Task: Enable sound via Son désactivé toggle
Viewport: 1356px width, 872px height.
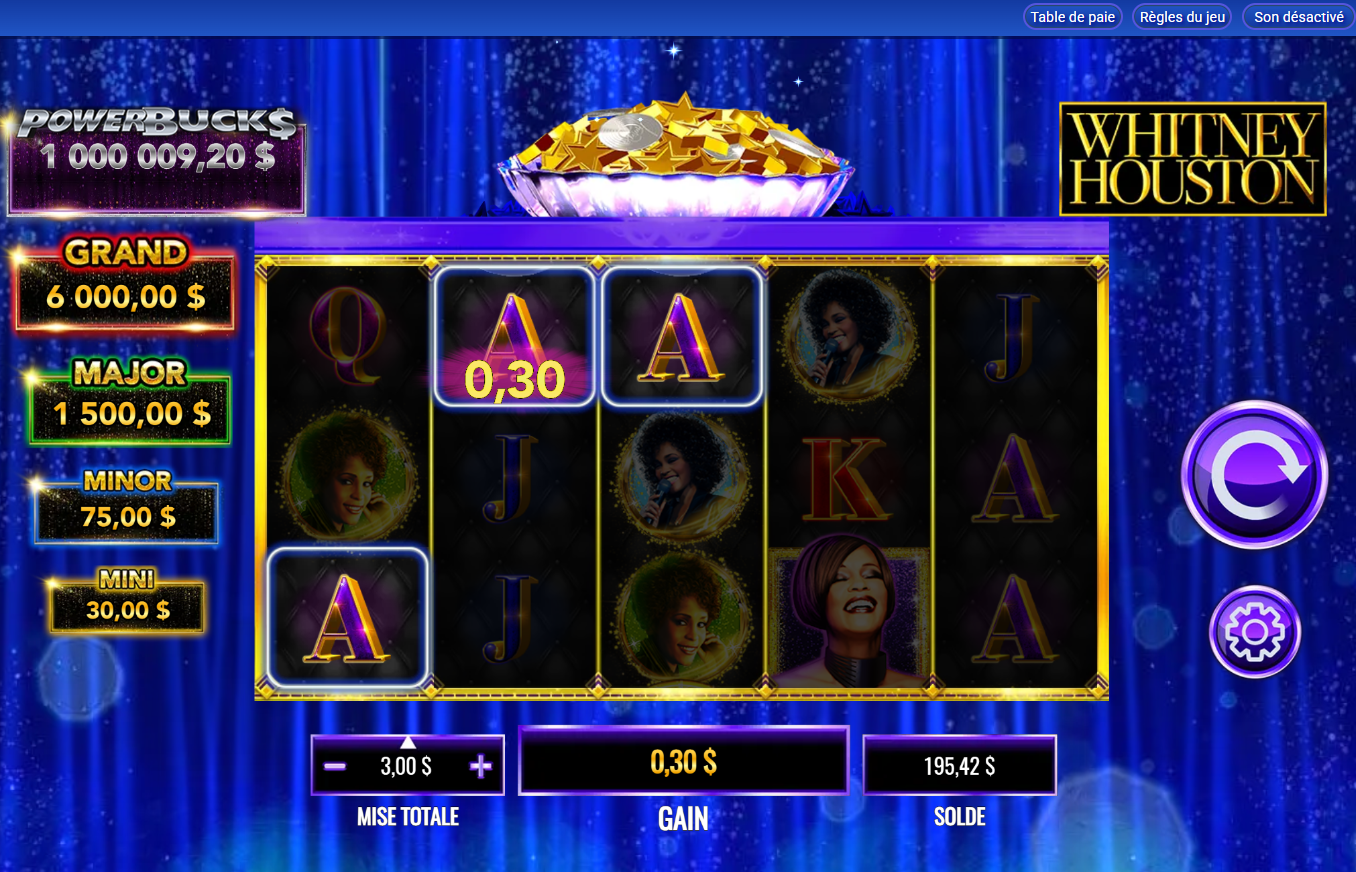Action: pos(1296,16)
